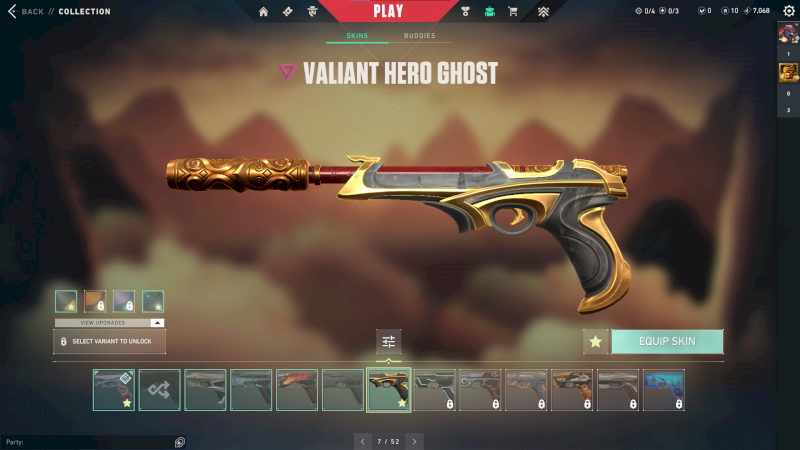Viewport: 800px width, 450px height.
Task: Open the settings gear
Action: point(788,11)
